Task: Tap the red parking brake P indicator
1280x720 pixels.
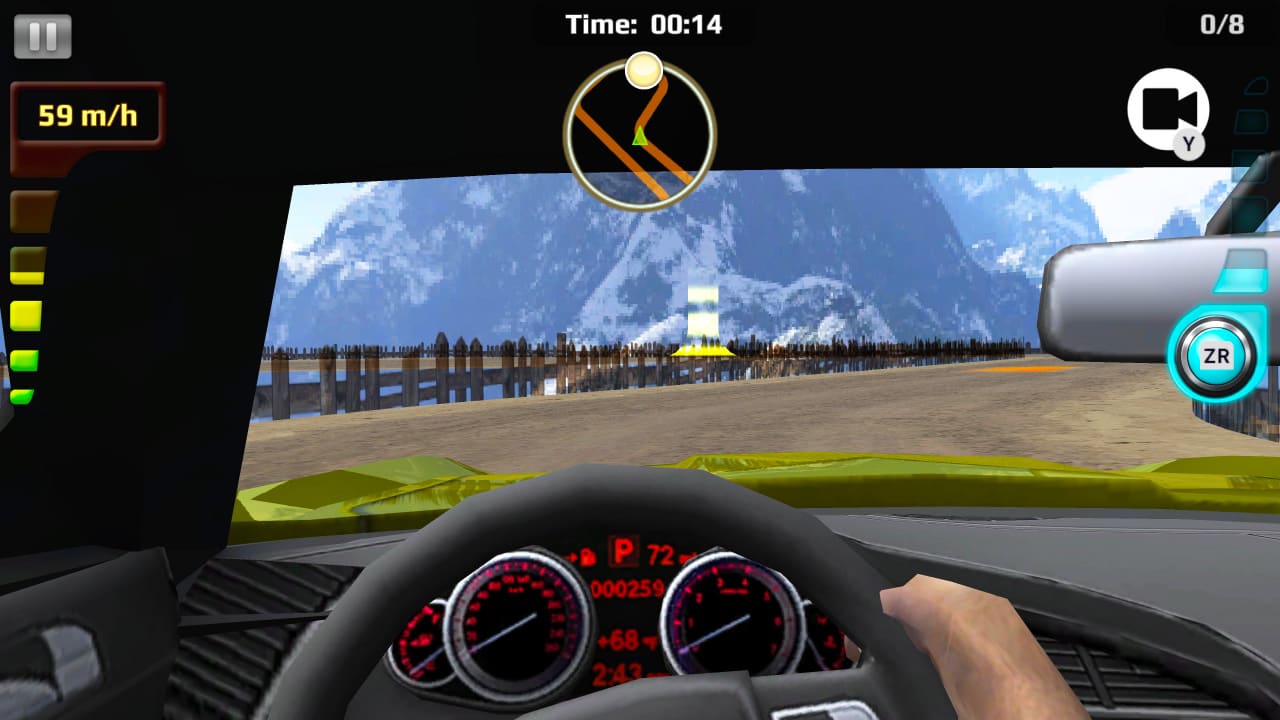Action: pos(623,551)
